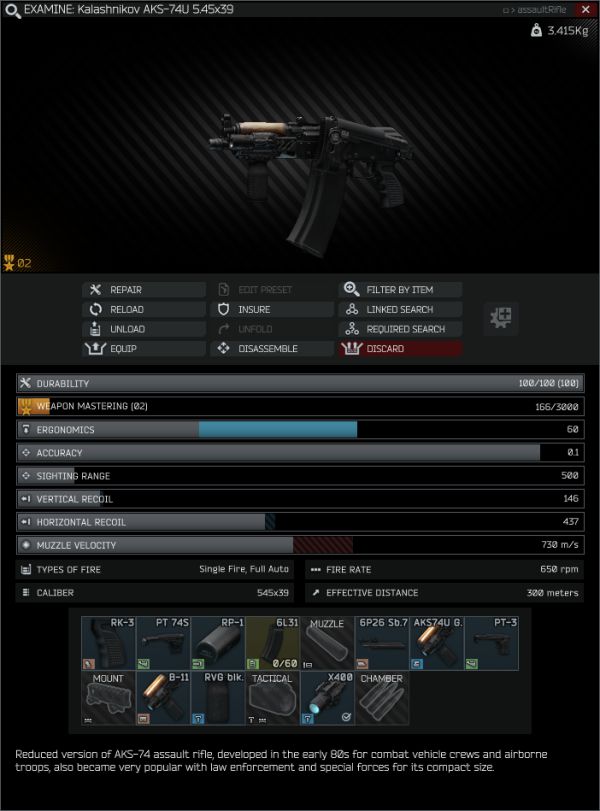Screen dimensions: 600x811
Task: Select the 6L31 magazine slot
Action: [x=272, y=643]
